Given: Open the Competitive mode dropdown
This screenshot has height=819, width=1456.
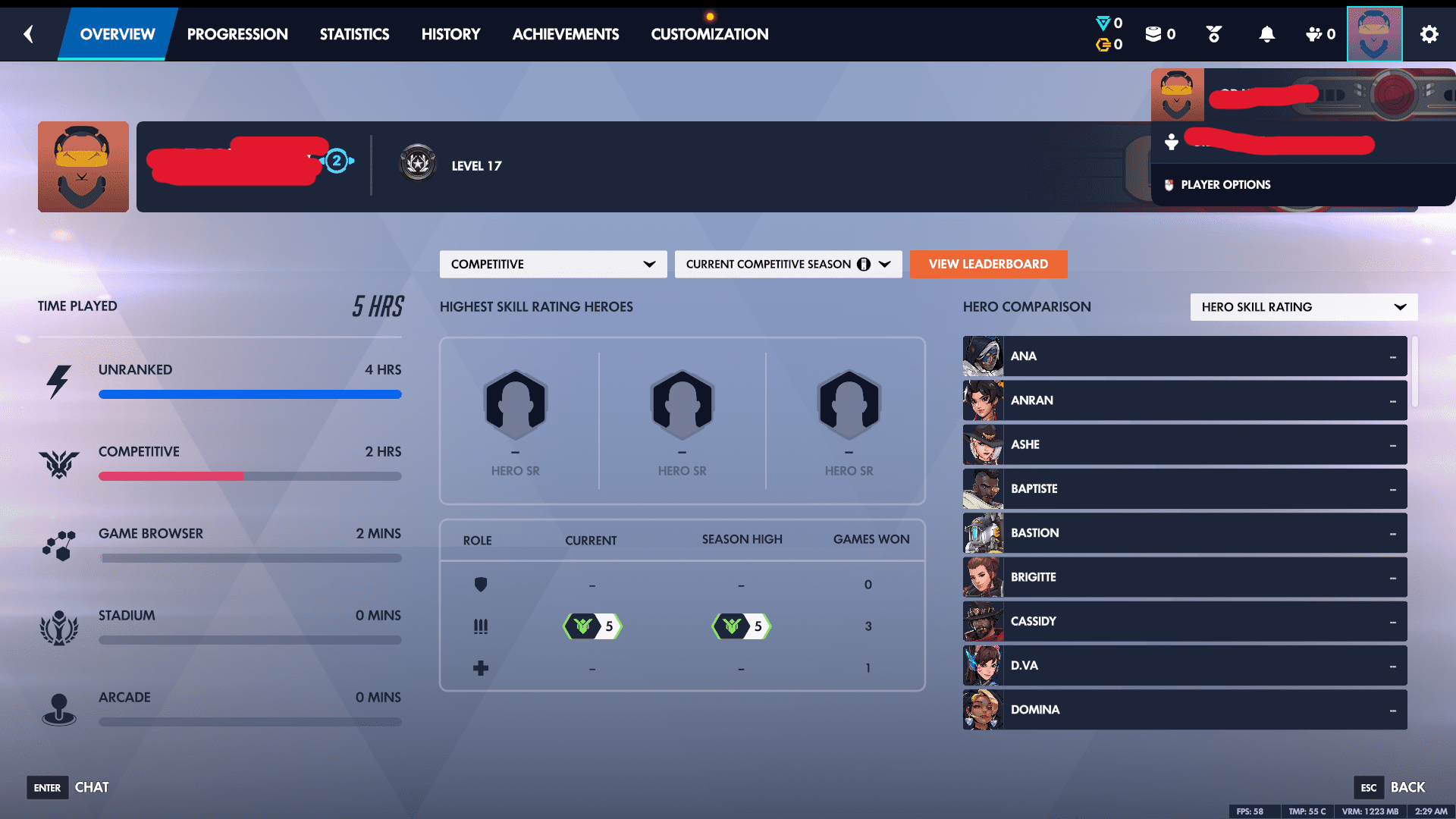Looking at the screenshot, I should [553, 264].
